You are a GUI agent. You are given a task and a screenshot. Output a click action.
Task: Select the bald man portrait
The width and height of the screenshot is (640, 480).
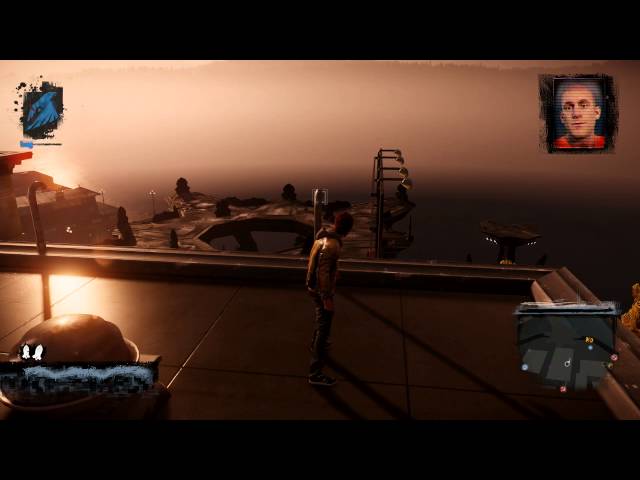577,113
